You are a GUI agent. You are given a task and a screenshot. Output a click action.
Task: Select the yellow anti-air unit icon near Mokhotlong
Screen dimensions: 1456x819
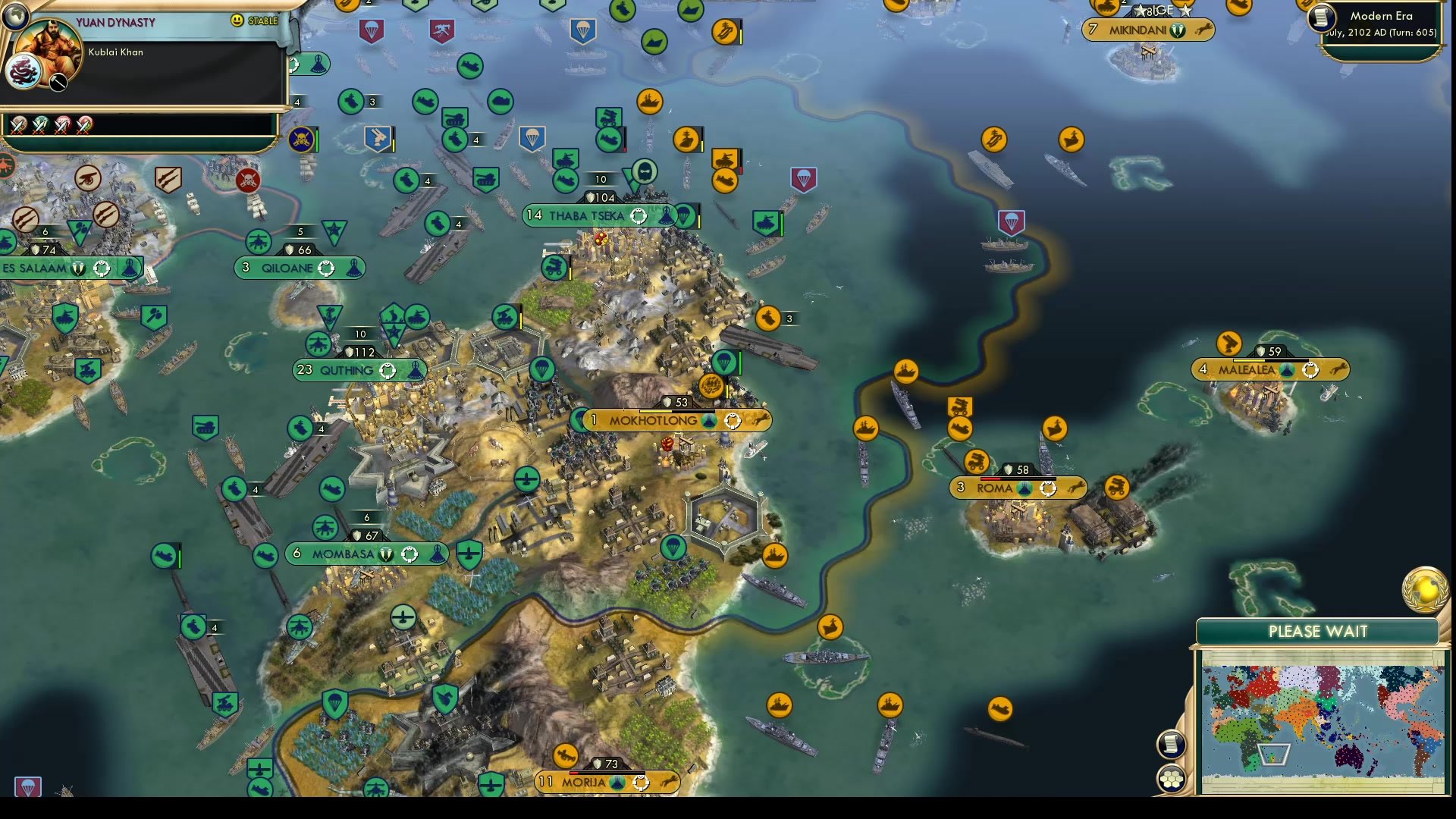coord(711,387)
